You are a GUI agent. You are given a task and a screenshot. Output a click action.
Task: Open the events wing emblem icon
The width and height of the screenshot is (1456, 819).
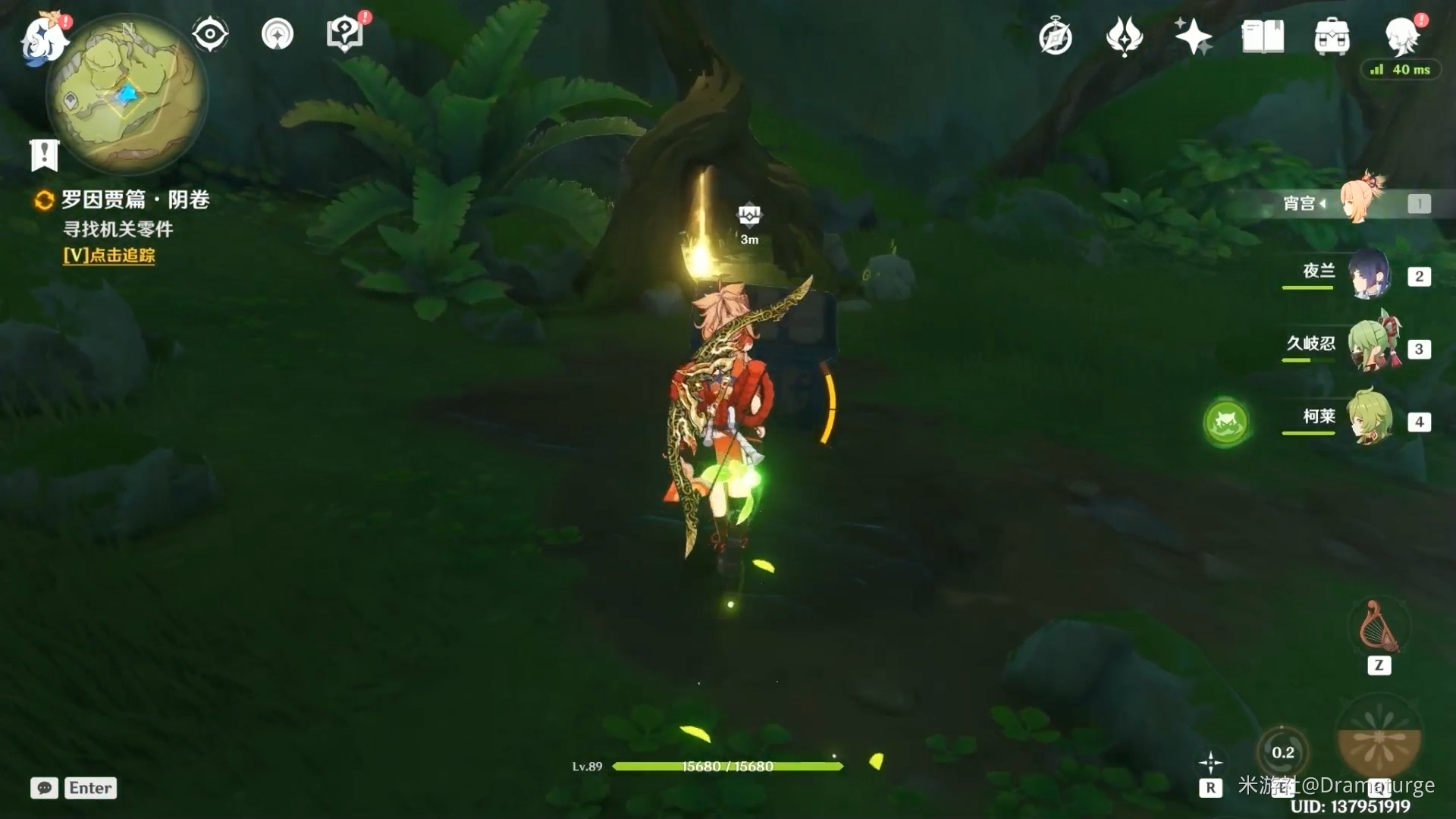[x=1124, y=36]
